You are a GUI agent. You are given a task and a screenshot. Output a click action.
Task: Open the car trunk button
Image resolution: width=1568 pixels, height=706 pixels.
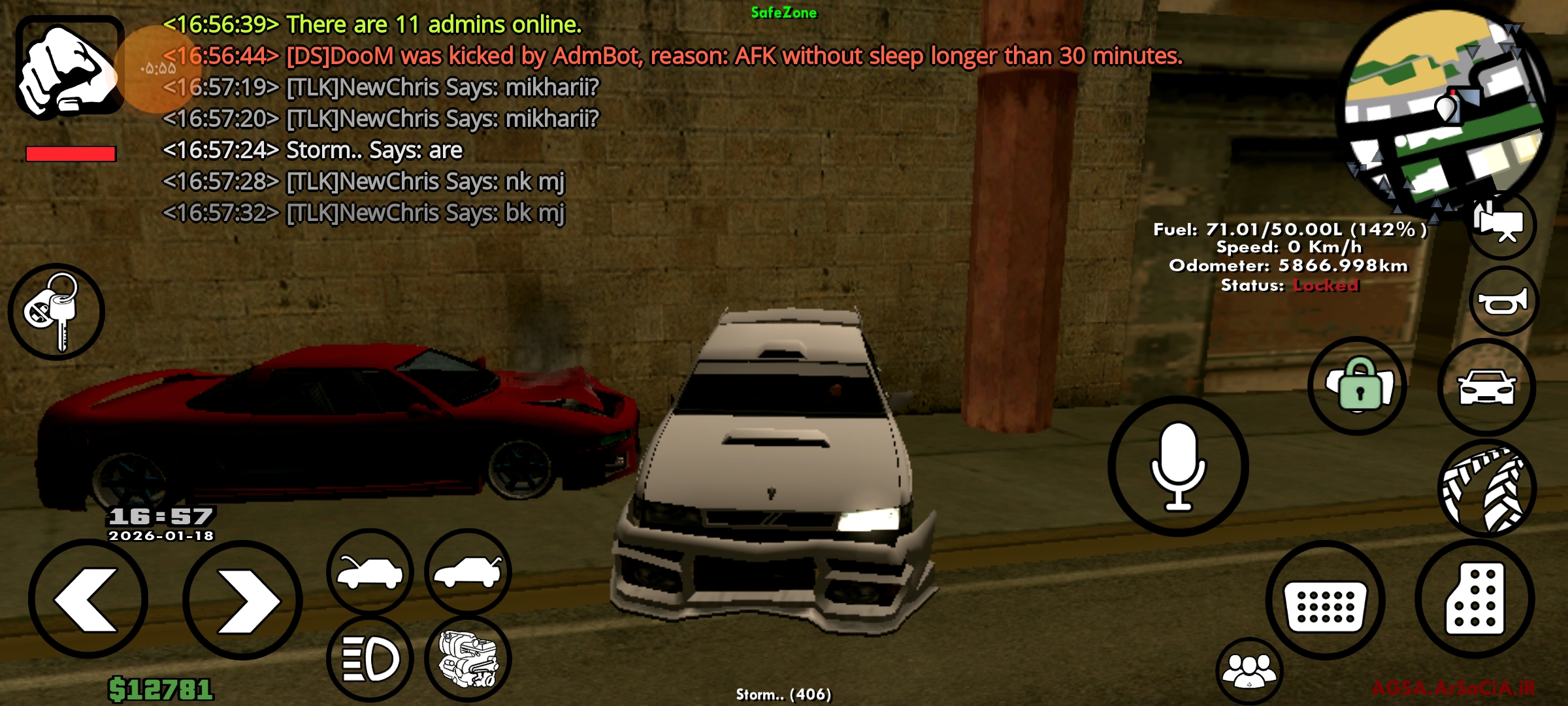click(468, 572)
